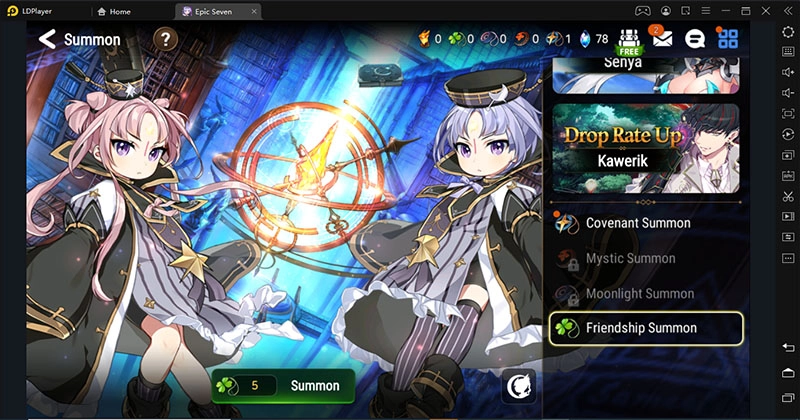Open the question mark help info
The height and width of the screenshot is (420, 800).
165,40
